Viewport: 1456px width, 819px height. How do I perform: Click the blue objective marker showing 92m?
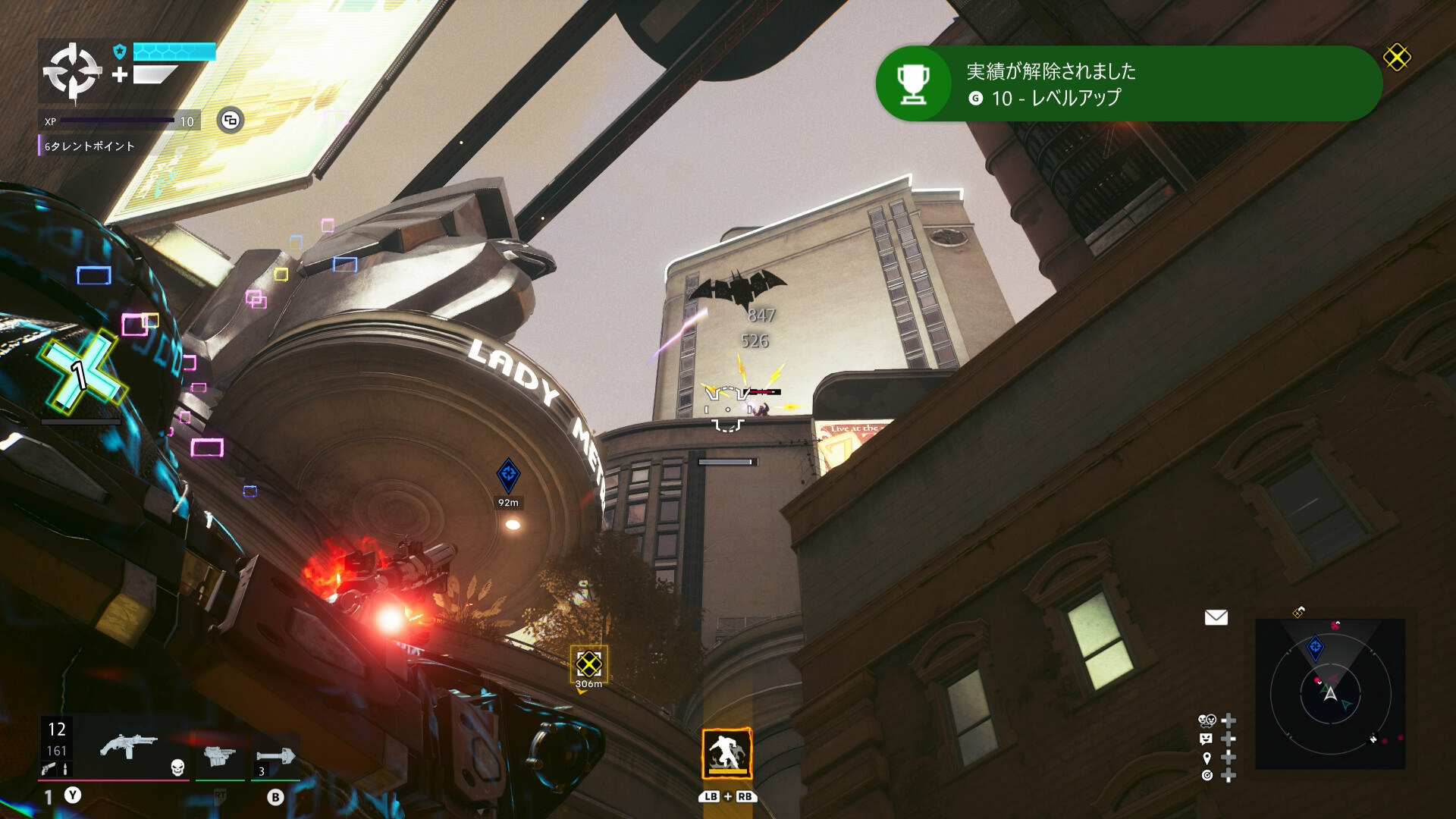[x=508, y=475]
